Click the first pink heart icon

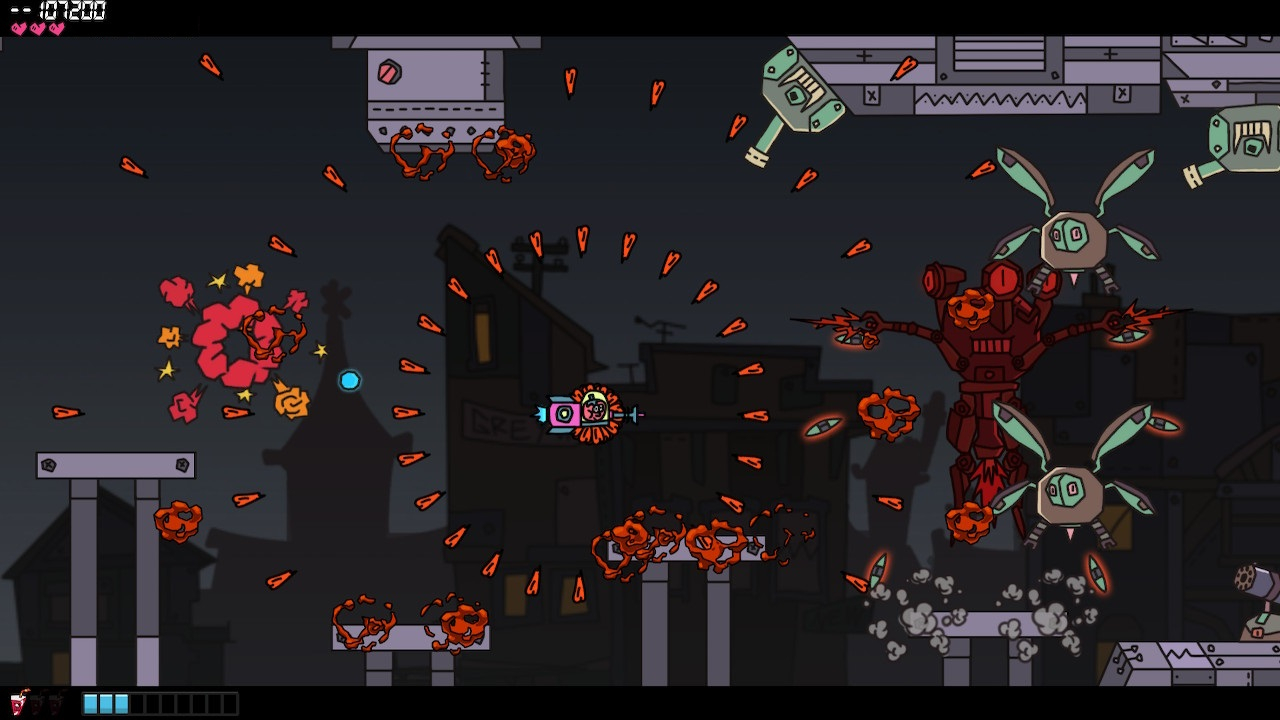[x=19, y=28]
